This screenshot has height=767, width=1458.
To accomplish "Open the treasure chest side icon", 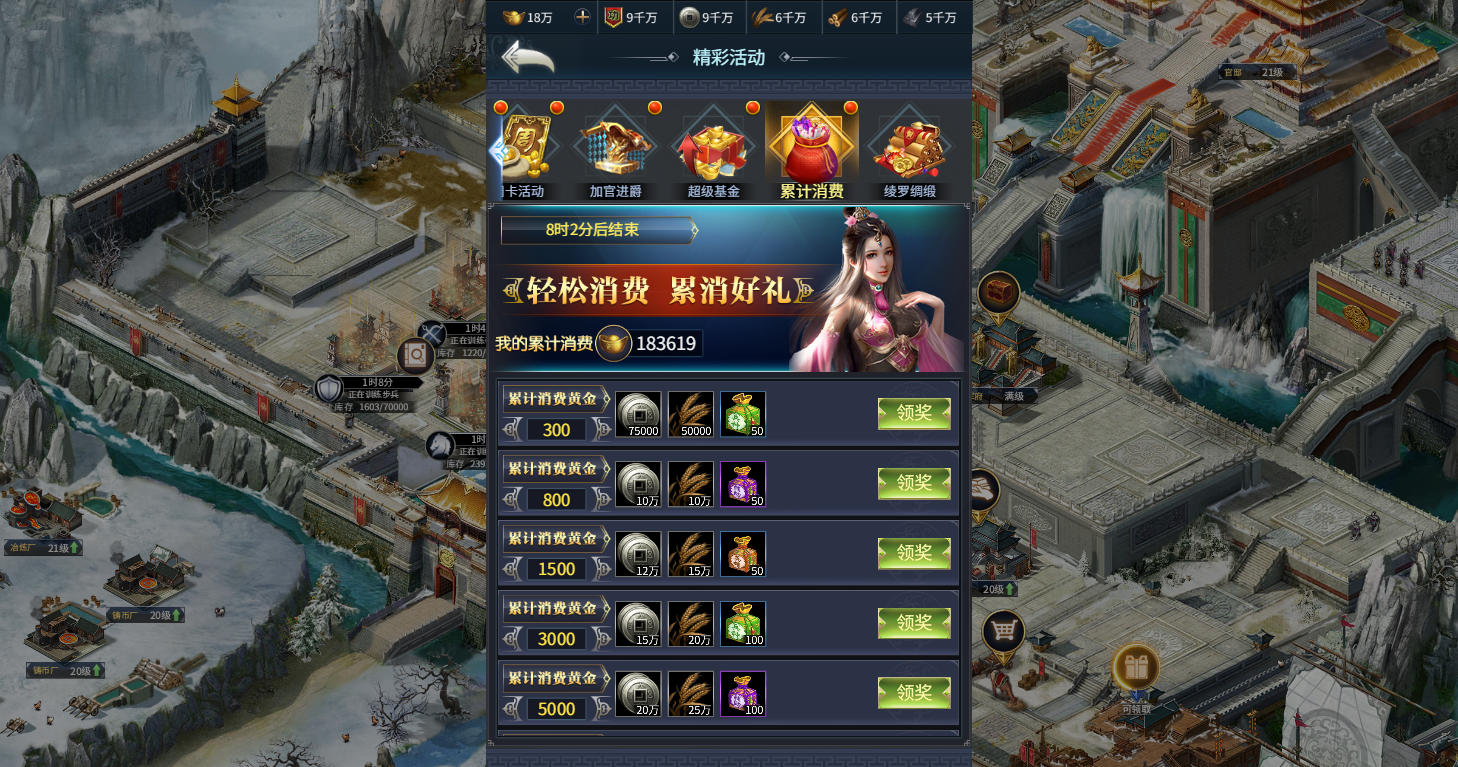I will [998, 292].
